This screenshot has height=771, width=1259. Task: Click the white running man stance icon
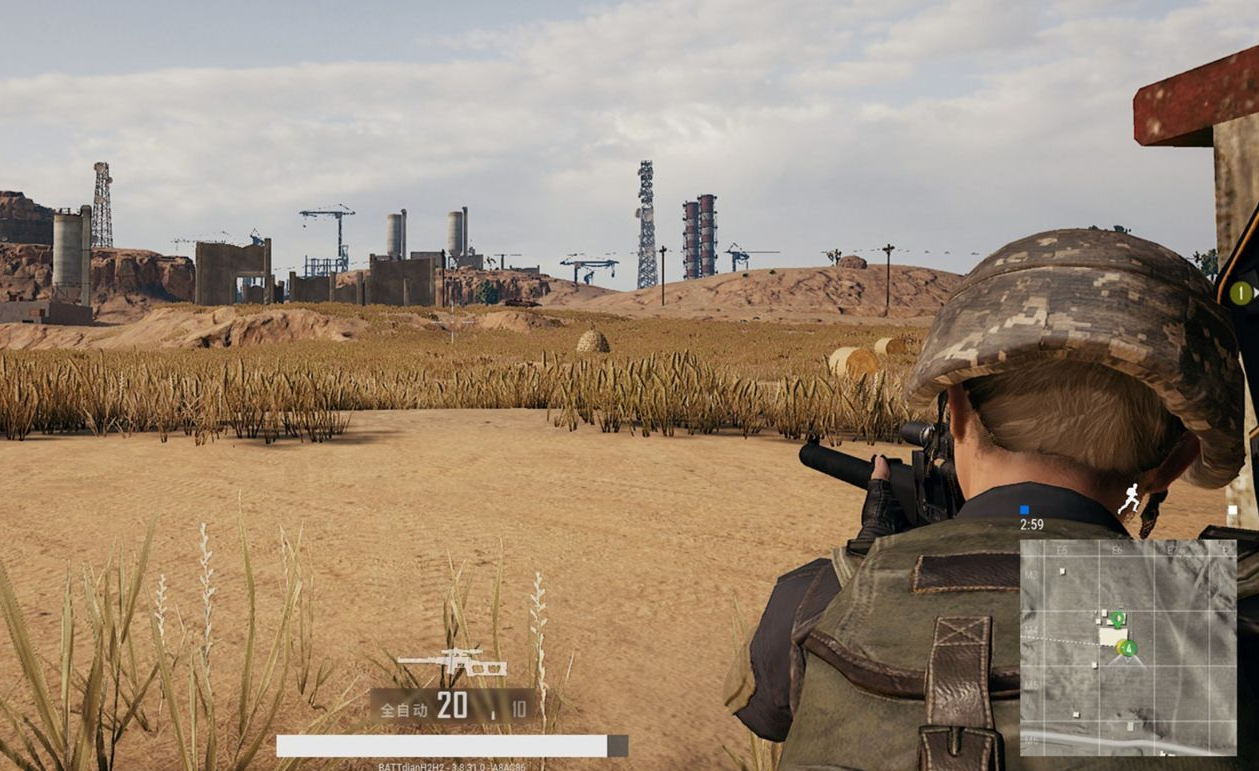click(x=1130, y=498)
